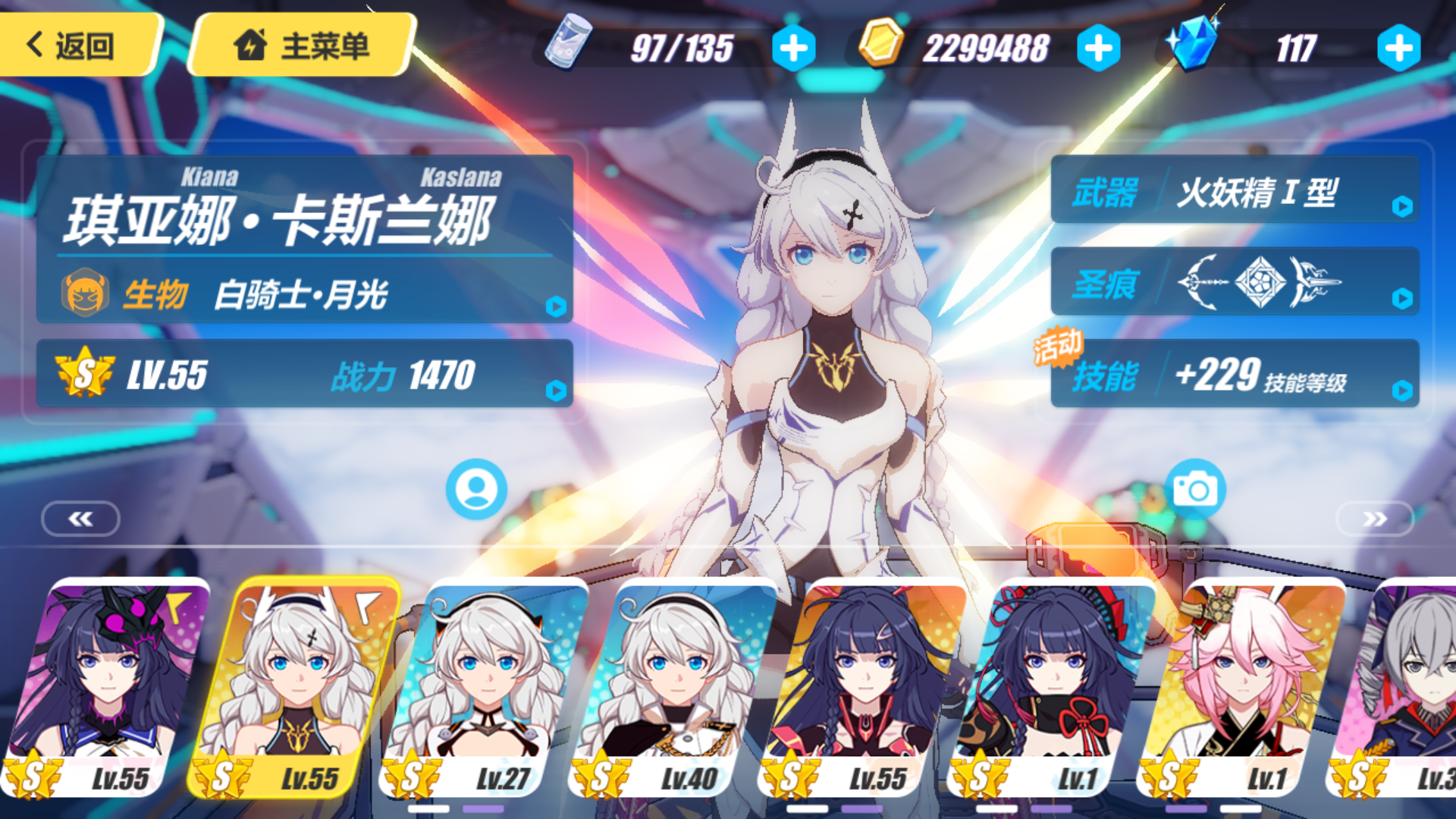
Task: Open the profile avatar icon above the characters
Action: pos(475,488)
